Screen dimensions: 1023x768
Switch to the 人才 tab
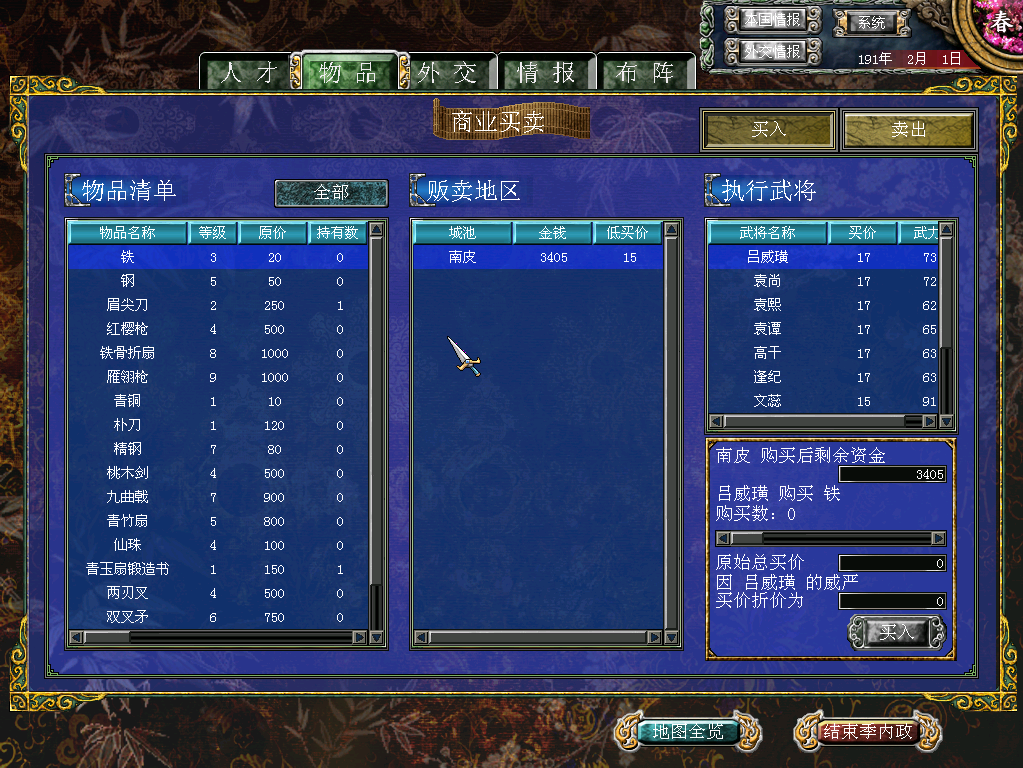[245, 73]
